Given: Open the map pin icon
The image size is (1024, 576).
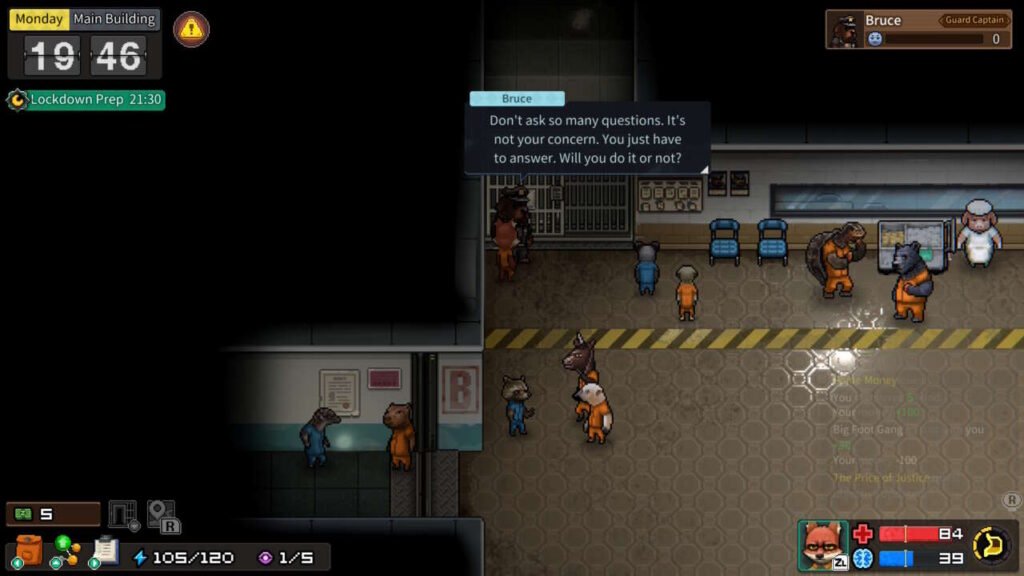Looking at the screenshot, I should (162, 515).
